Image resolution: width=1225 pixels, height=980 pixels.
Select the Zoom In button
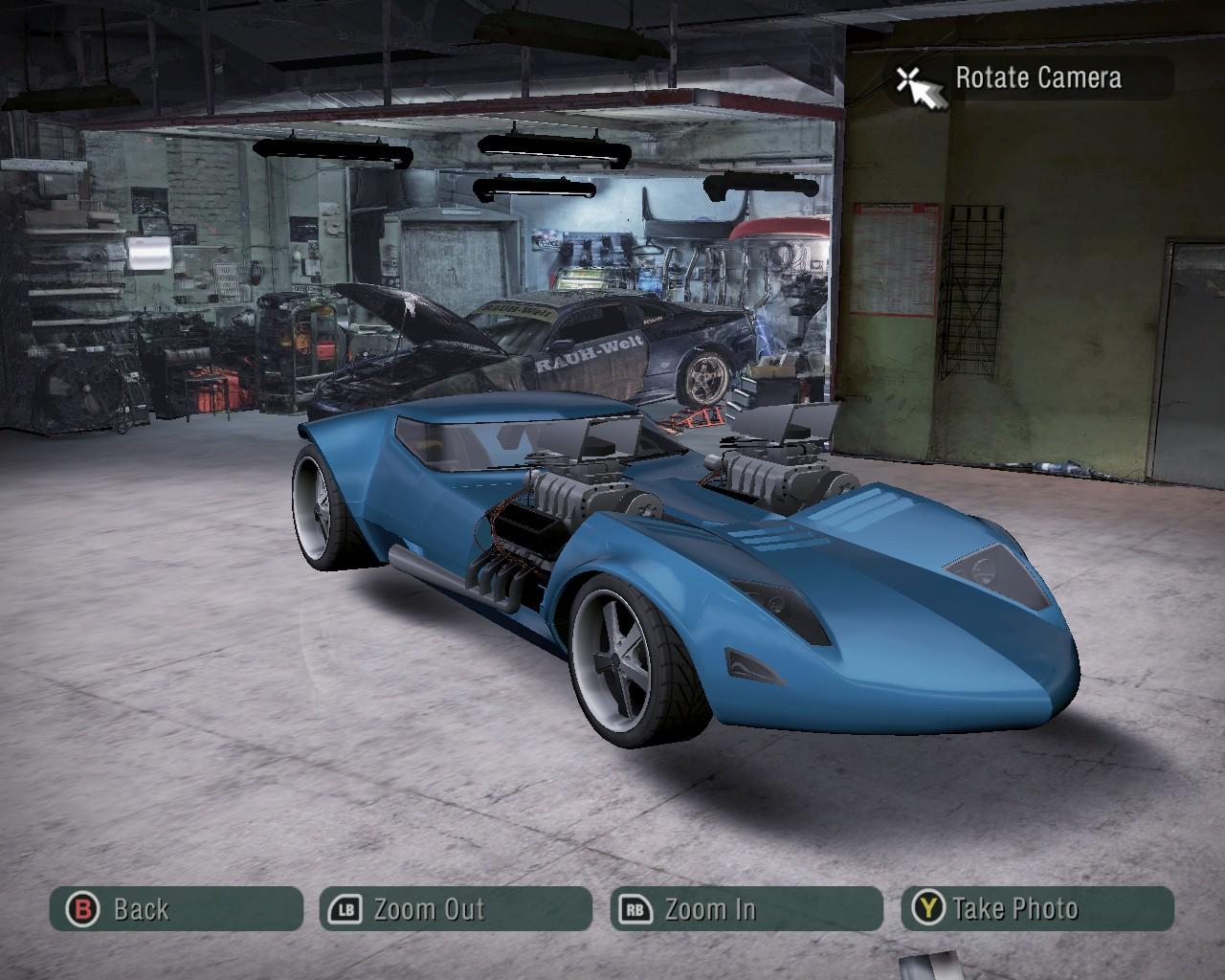[746, 909]
